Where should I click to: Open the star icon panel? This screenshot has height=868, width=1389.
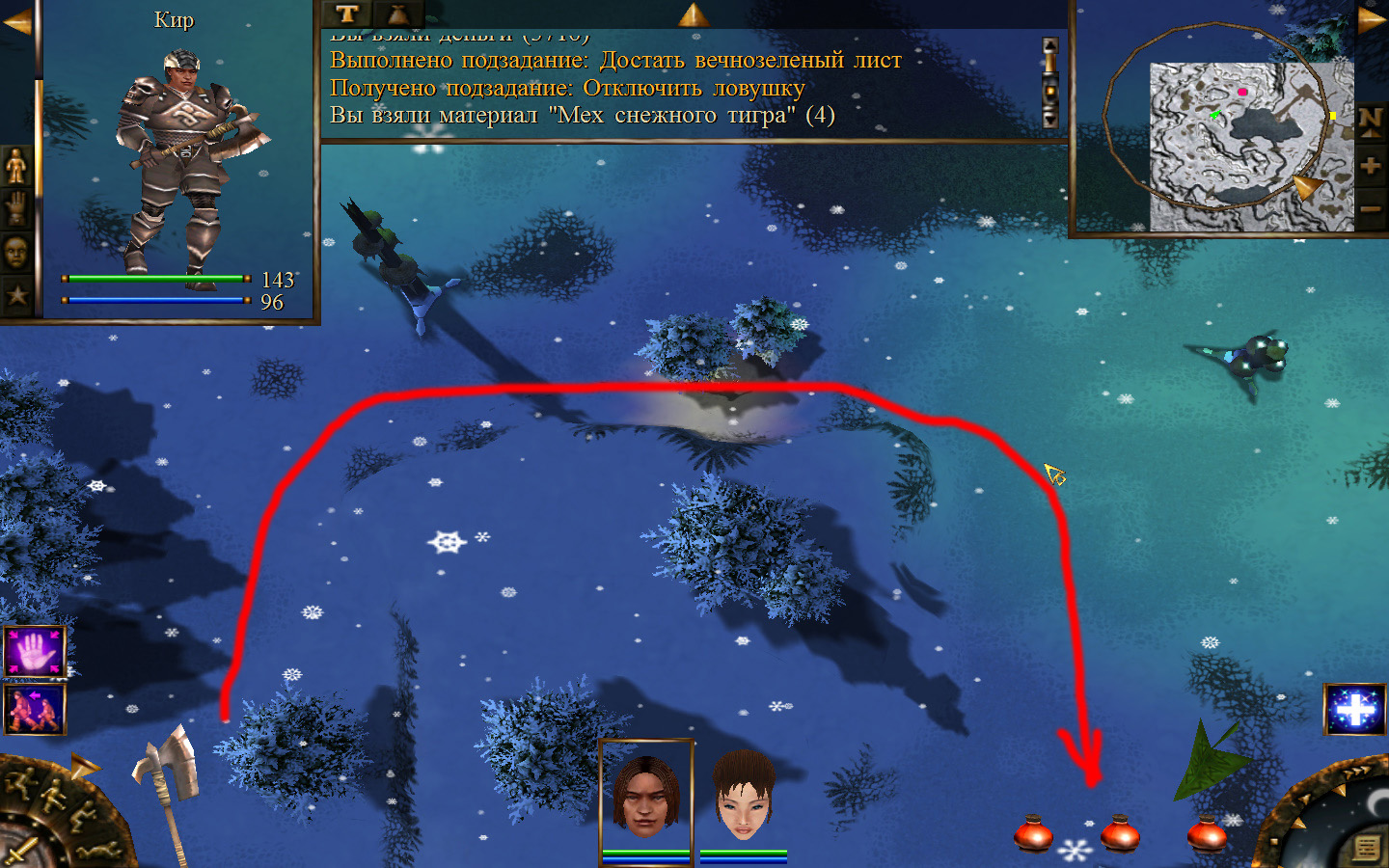pos(16,294)
